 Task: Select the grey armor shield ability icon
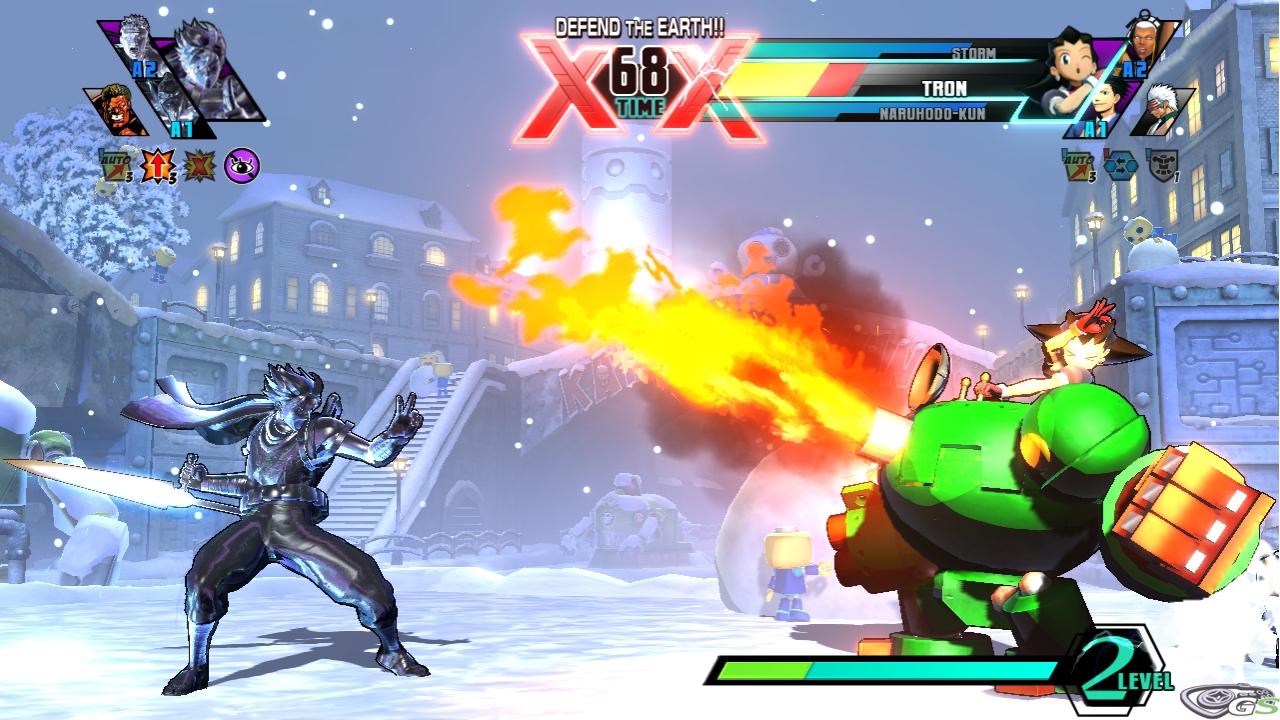pyautogui.click(x=1162, y=165)
